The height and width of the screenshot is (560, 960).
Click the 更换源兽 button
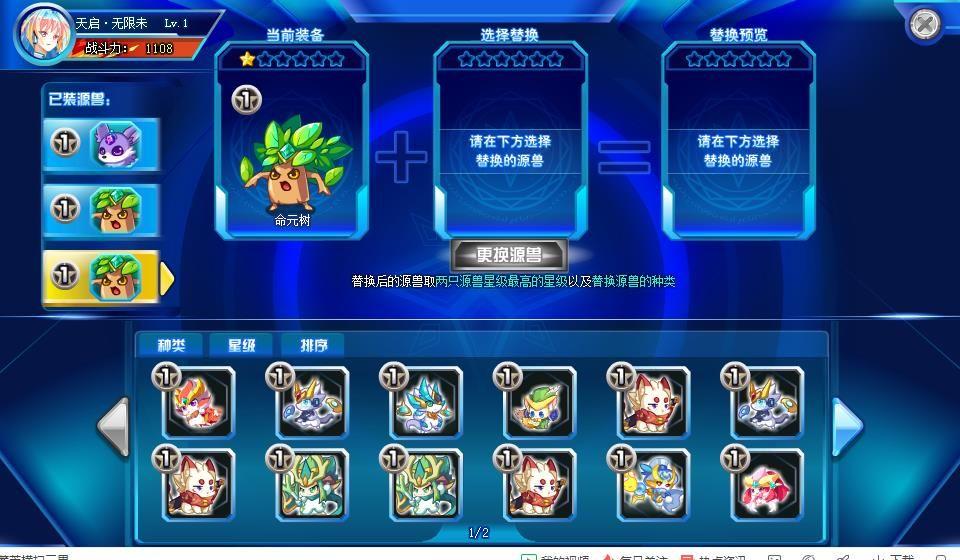click(509, 255)
